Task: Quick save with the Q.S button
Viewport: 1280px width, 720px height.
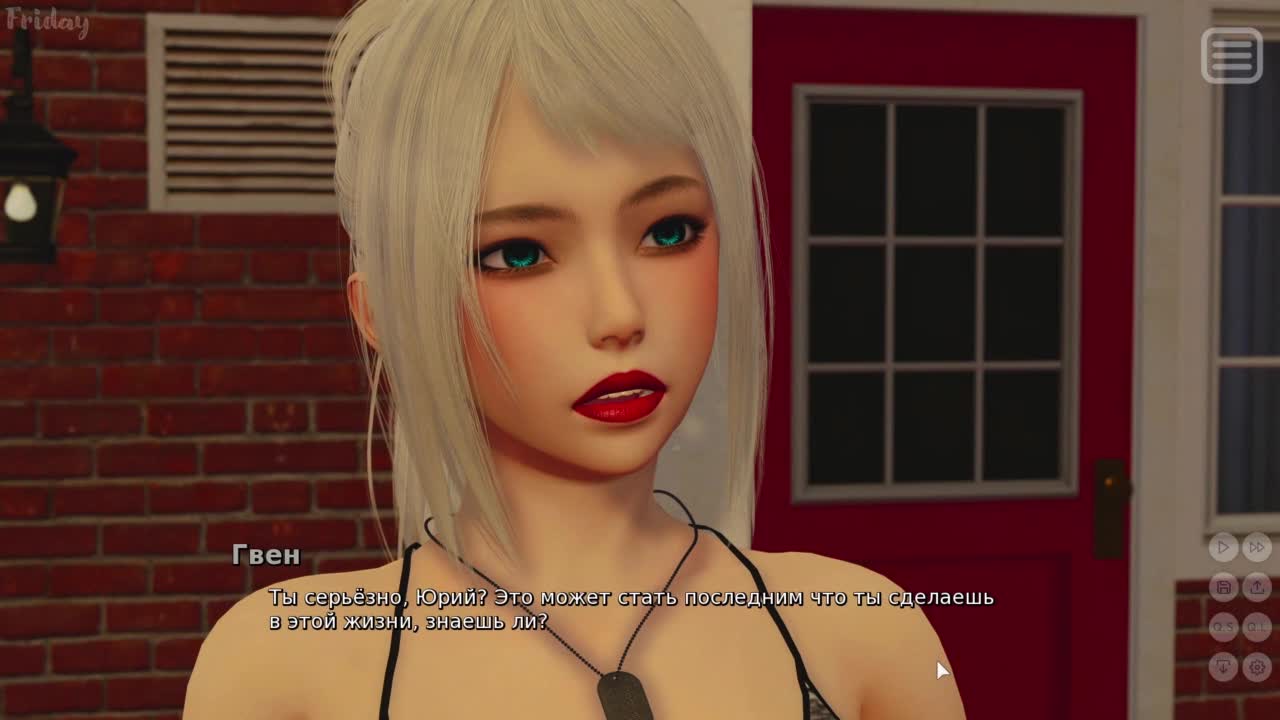Action: point(1223,627)
